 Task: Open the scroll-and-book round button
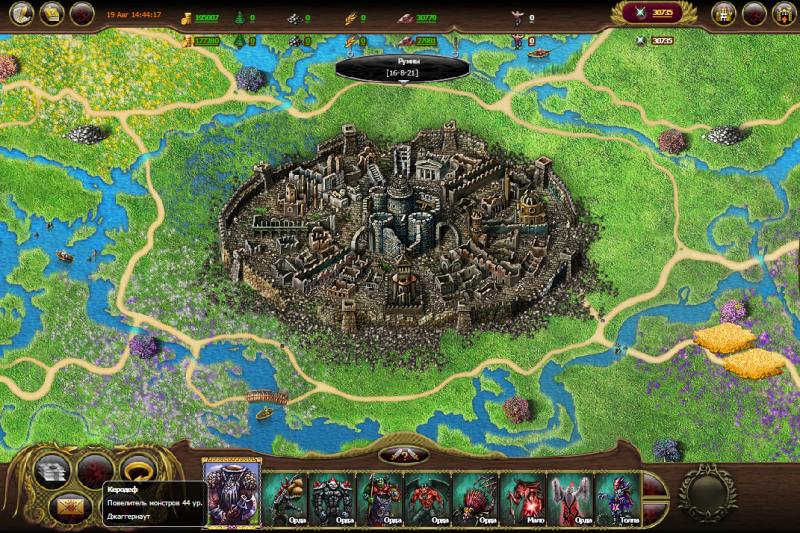[52, 13]
